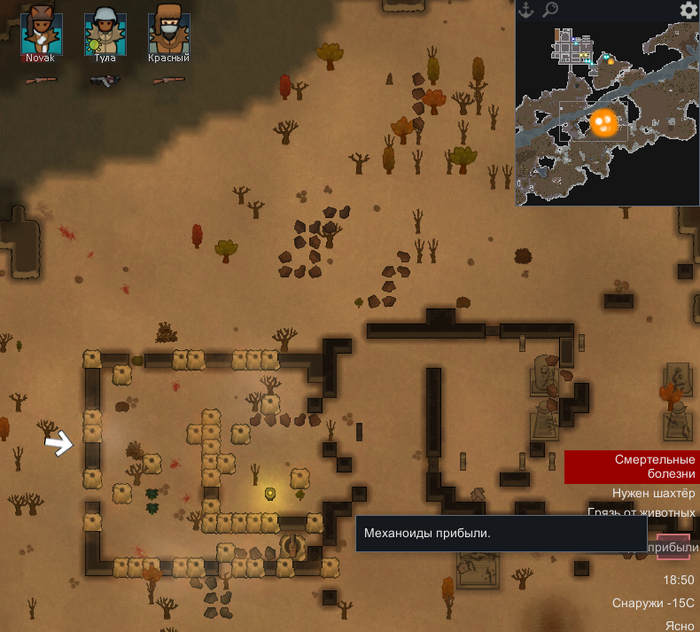Viewport: 700px width, 632px height.
Task: Click the anchor icon above the minimap
Action: tap(527, 10)
